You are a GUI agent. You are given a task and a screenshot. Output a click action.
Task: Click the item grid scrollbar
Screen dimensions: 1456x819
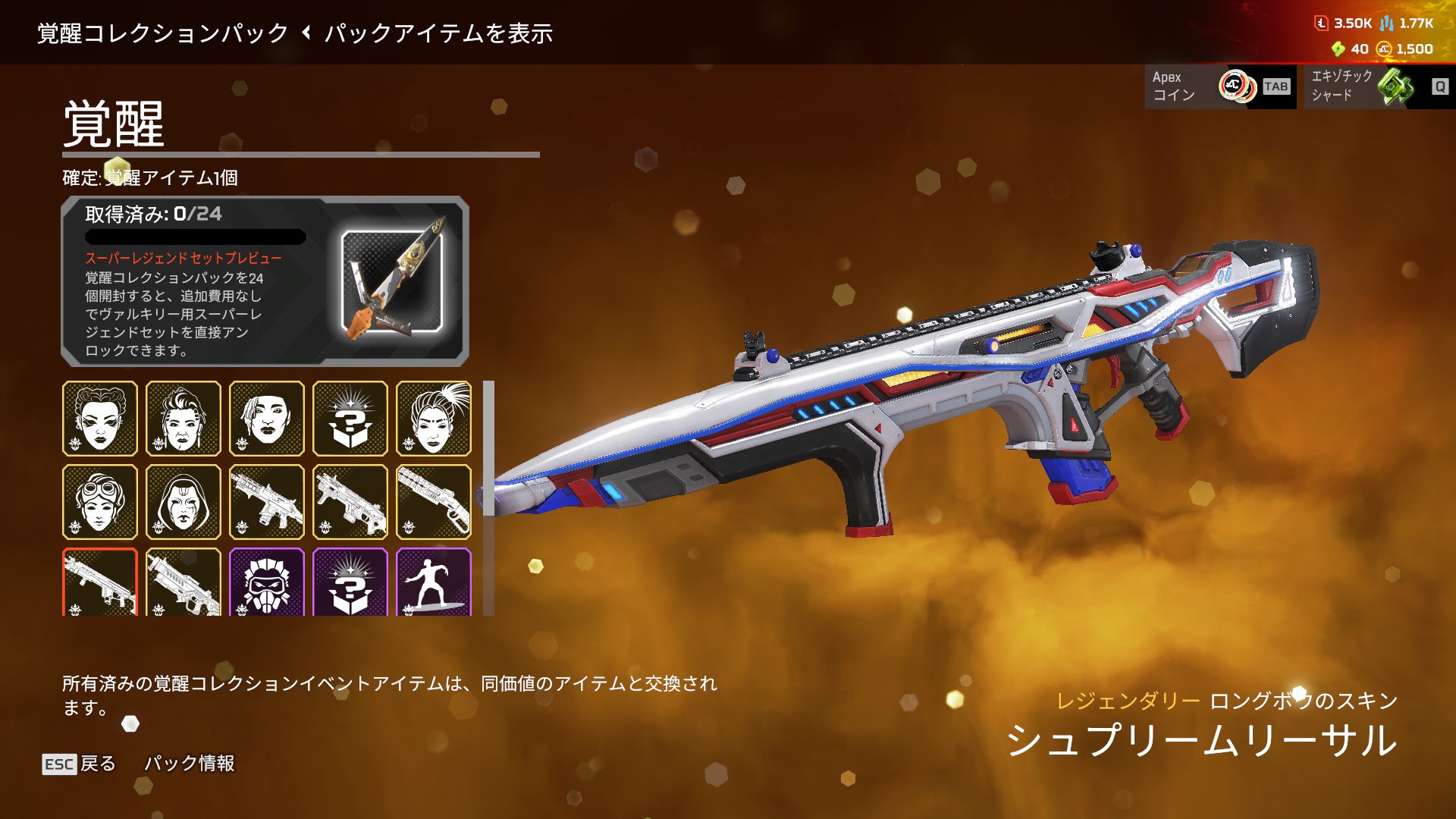pos(488,449)
